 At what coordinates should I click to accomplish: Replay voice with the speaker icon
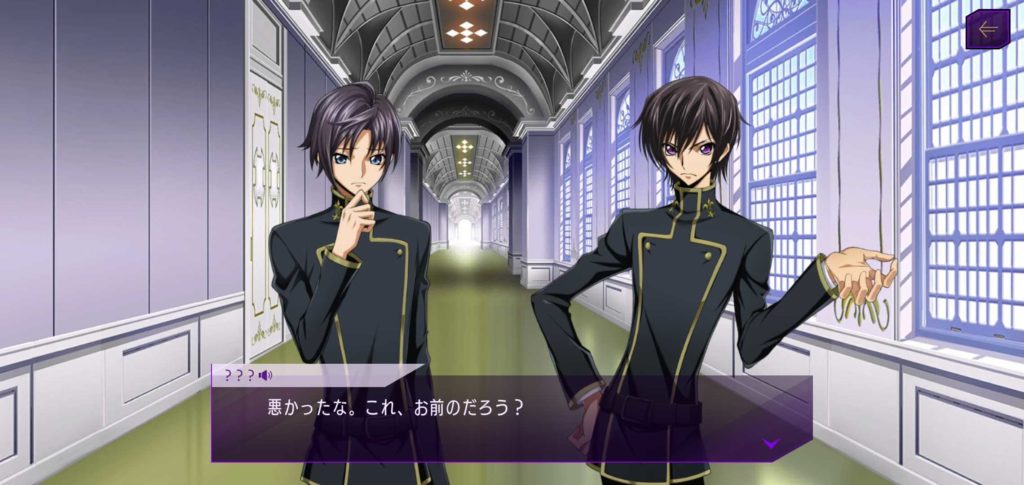(265, 376)
